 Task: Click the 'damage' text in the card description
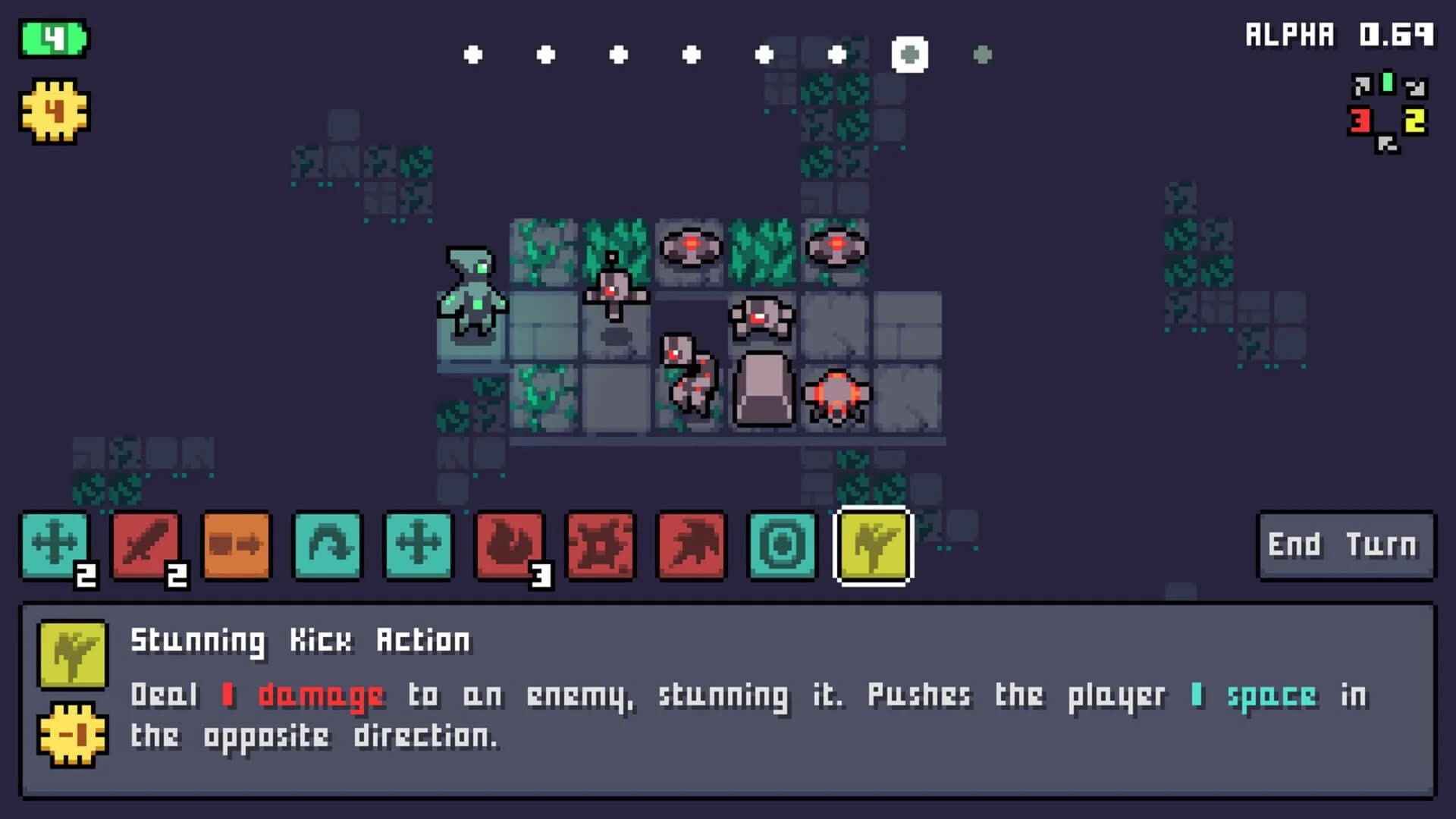(x=318, y=693)
